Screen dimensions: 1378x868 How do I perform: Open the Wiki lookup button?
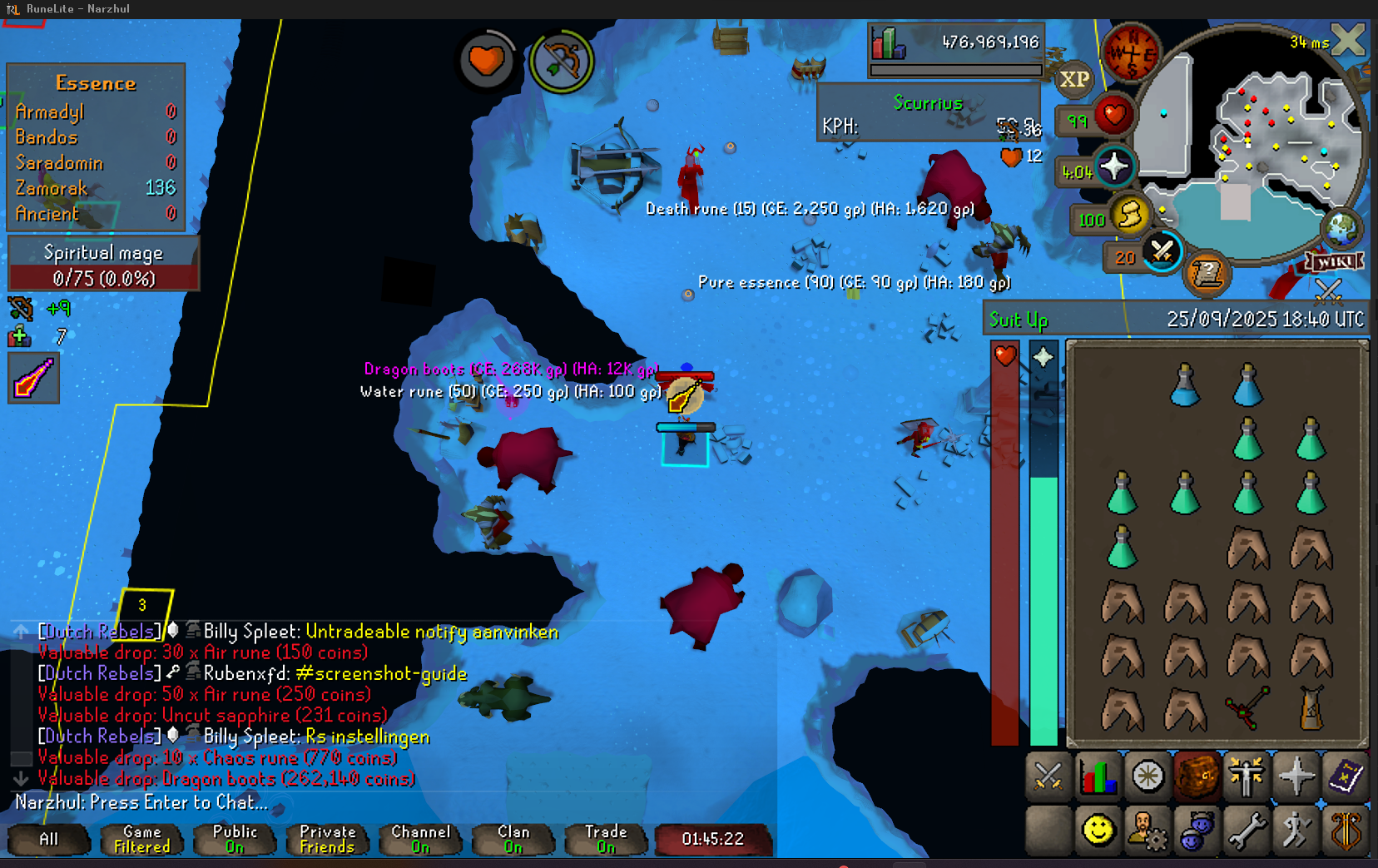pos(1335,262)
